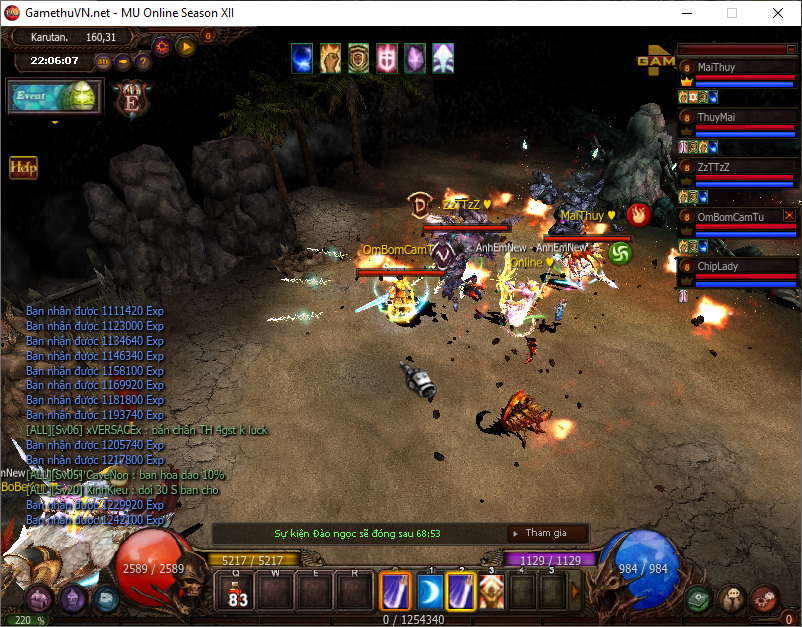The image size is (802, 627).
Task: Click the red E shield emblem
Action: [x=130, y=98]
